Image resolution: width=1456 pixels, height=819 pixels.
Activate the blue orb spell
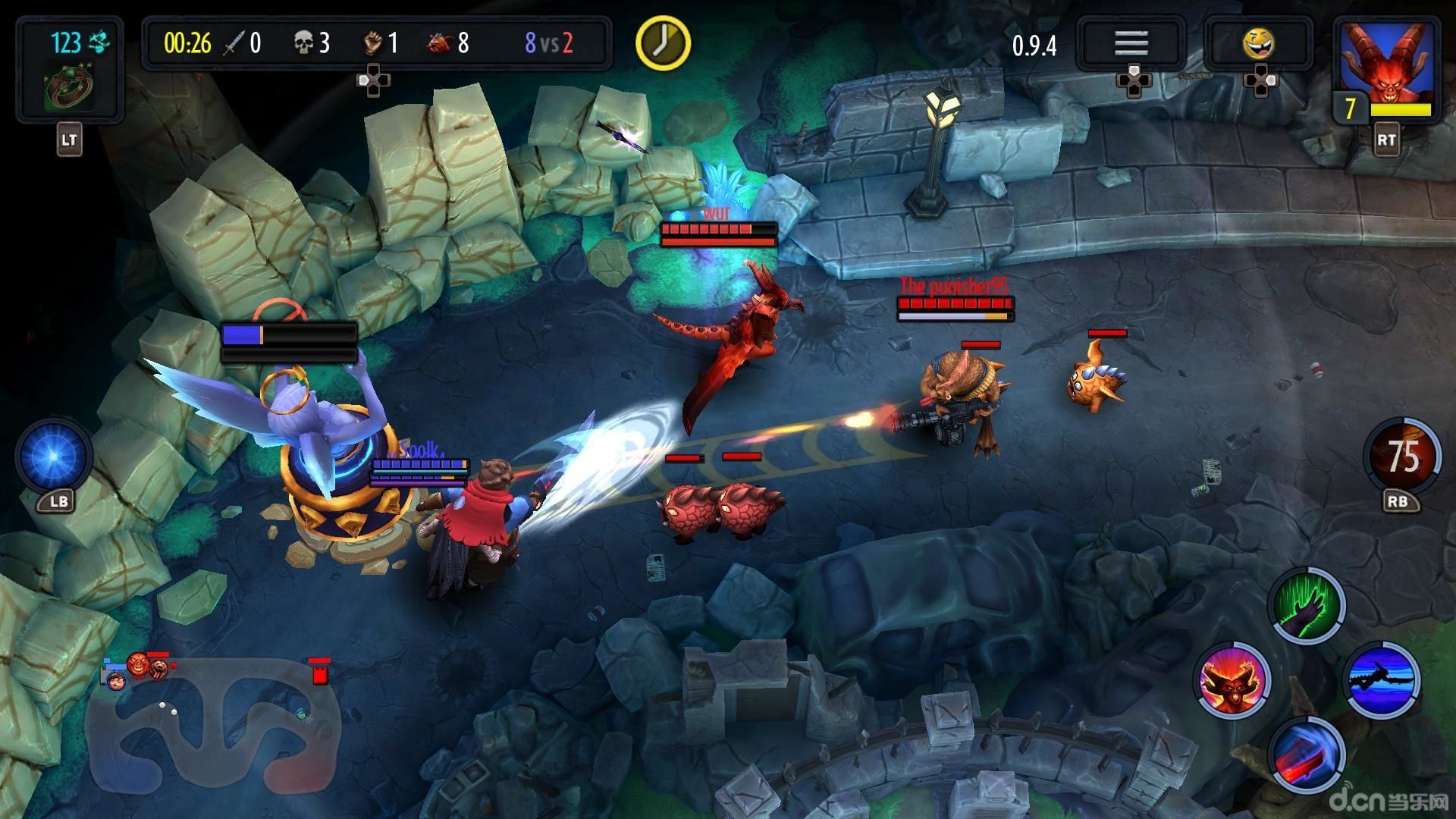point(53,455)
